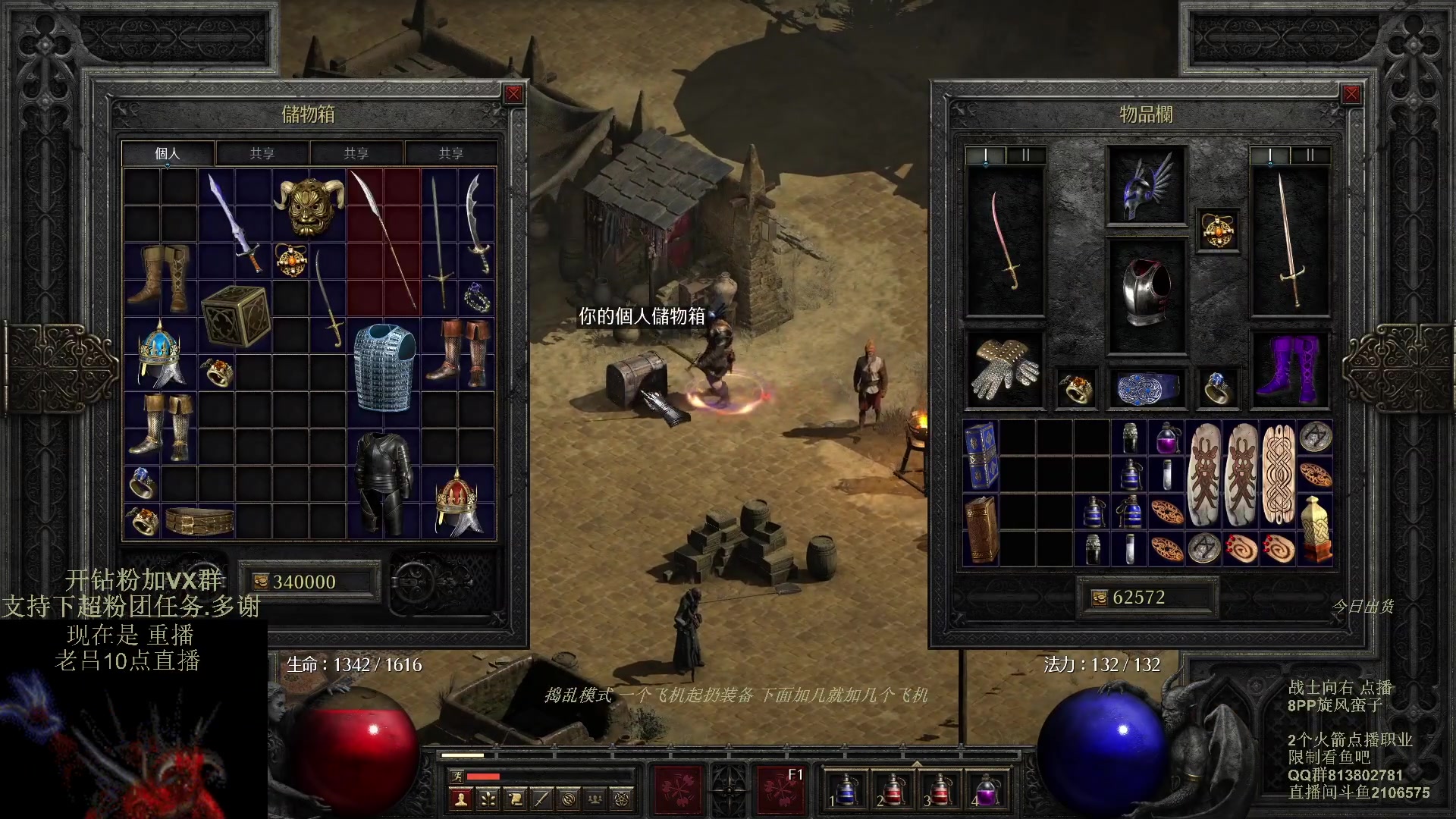Image resolution: width=1456 pixels, height=819 pixels.
Task: Pick the red jeweled crown in stash
Action: click(457, 503)
